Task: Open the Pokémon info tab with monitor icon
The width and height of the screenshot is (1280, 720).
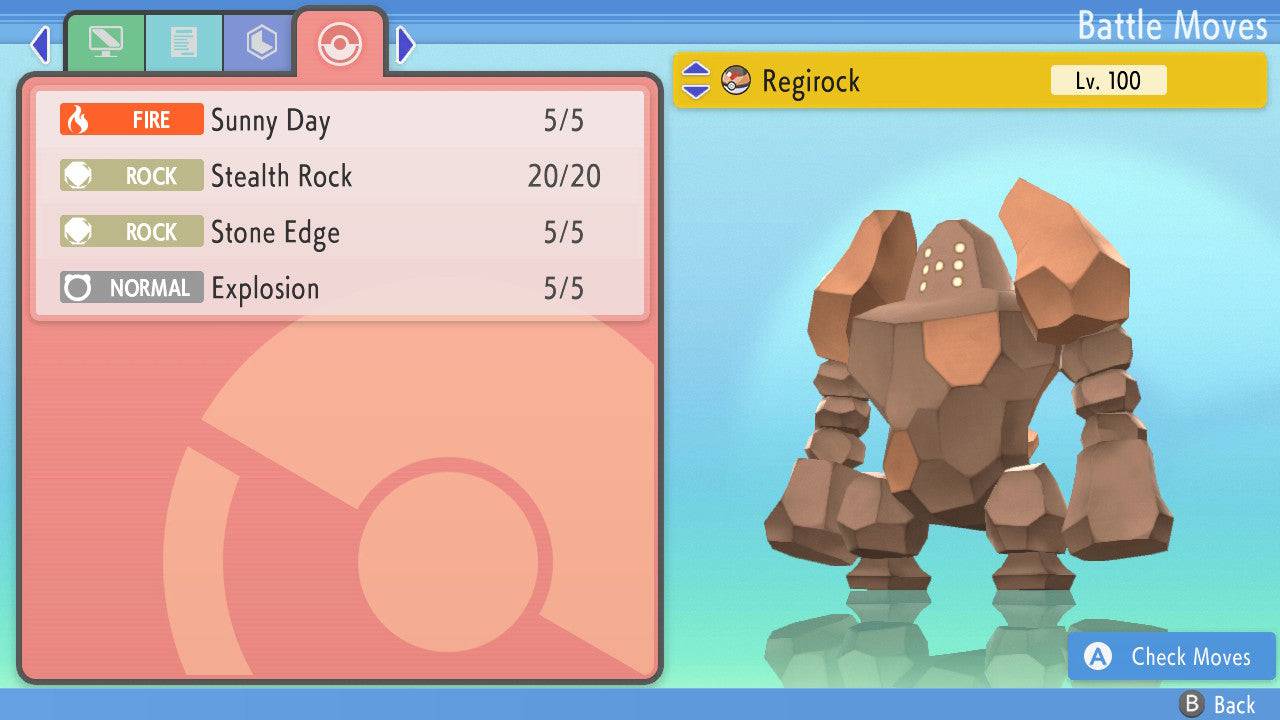Action: [107, 42]
